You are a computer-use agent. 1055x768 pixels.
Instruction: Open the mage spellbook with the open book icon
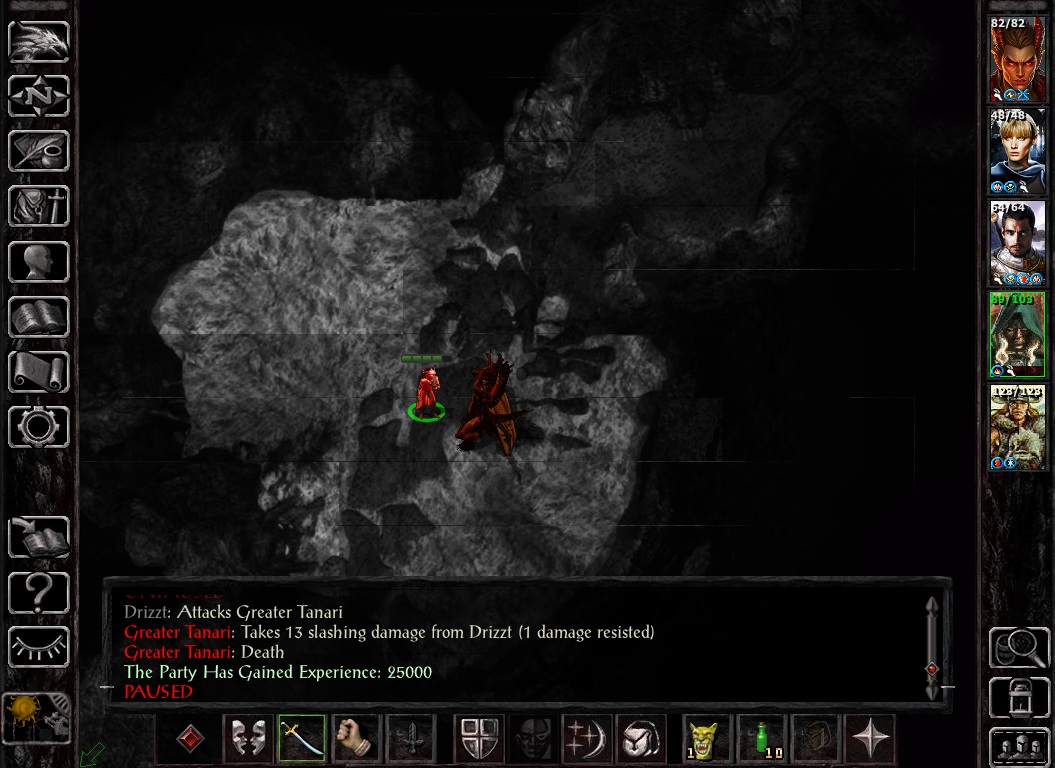[x=39, y=317]
